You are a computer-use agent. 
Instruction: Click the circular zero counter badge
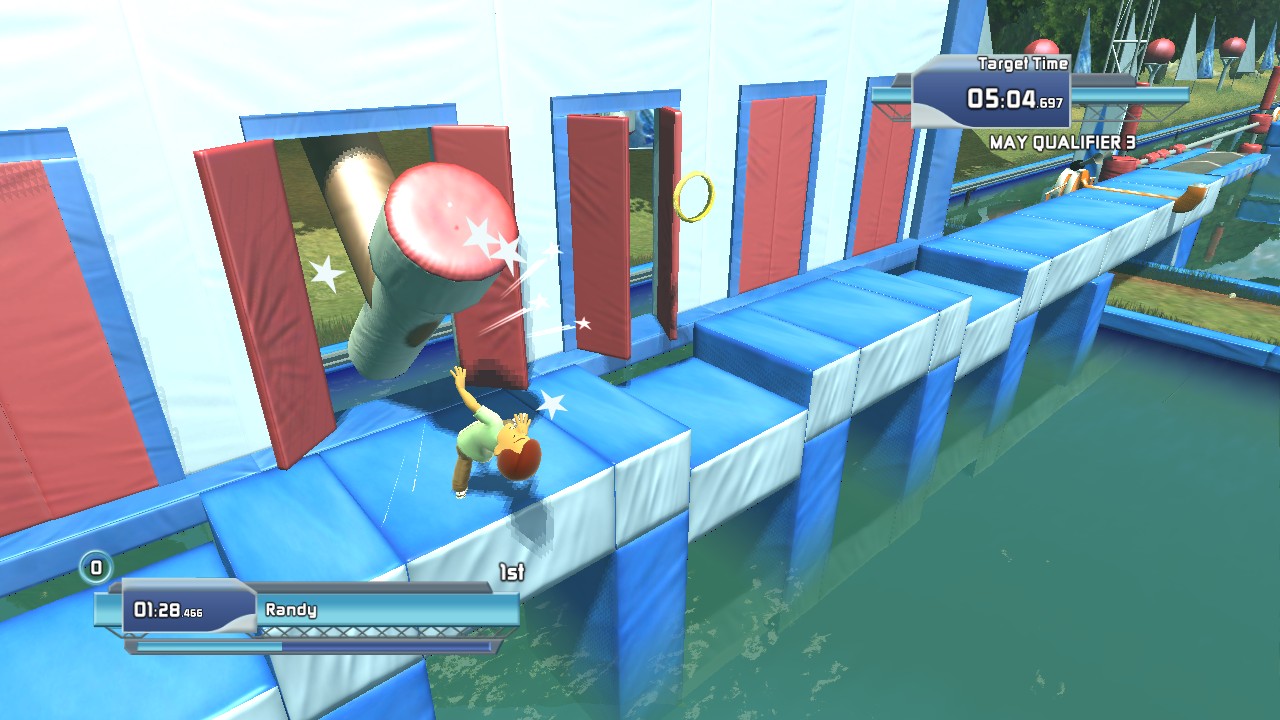point(96,566)
